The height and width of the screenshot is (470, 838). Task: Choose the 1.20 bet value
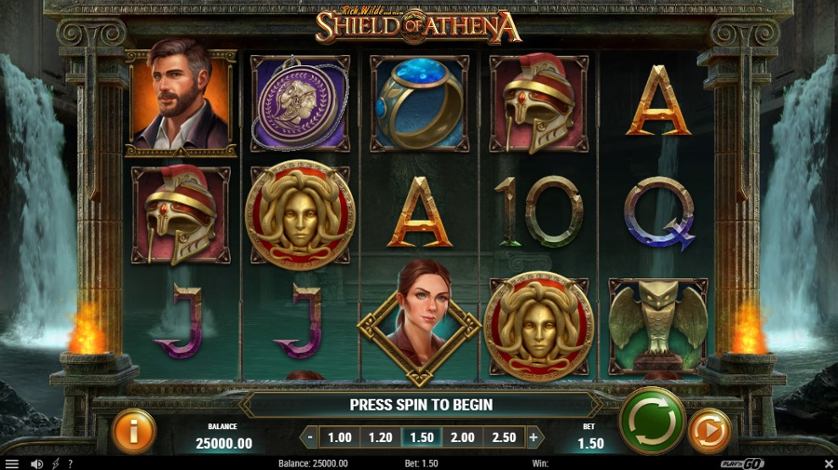[x=380, y=437]
